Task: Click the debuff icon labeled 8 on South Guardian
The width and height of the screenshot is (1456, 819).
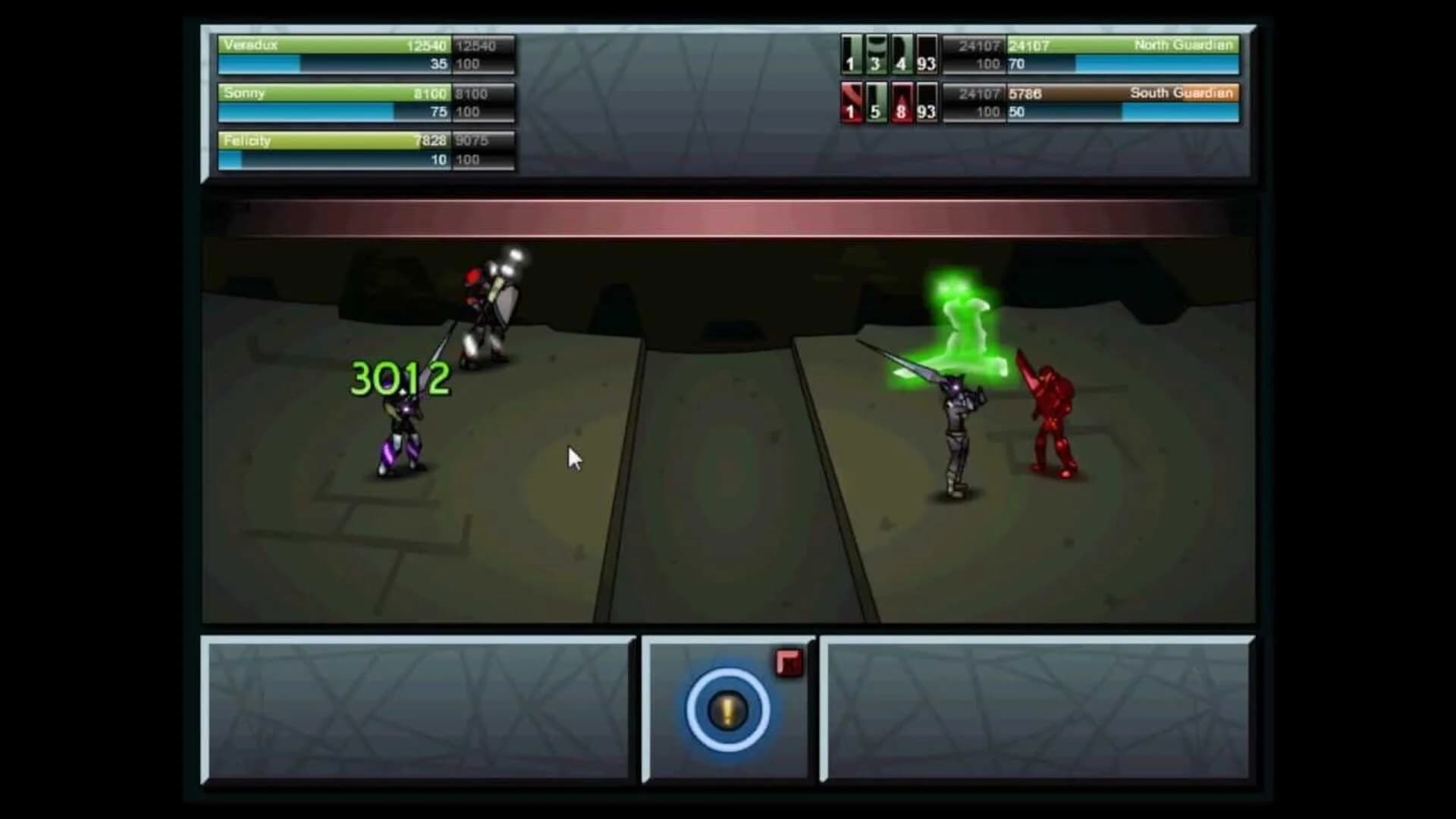Action: click(902, 102)
